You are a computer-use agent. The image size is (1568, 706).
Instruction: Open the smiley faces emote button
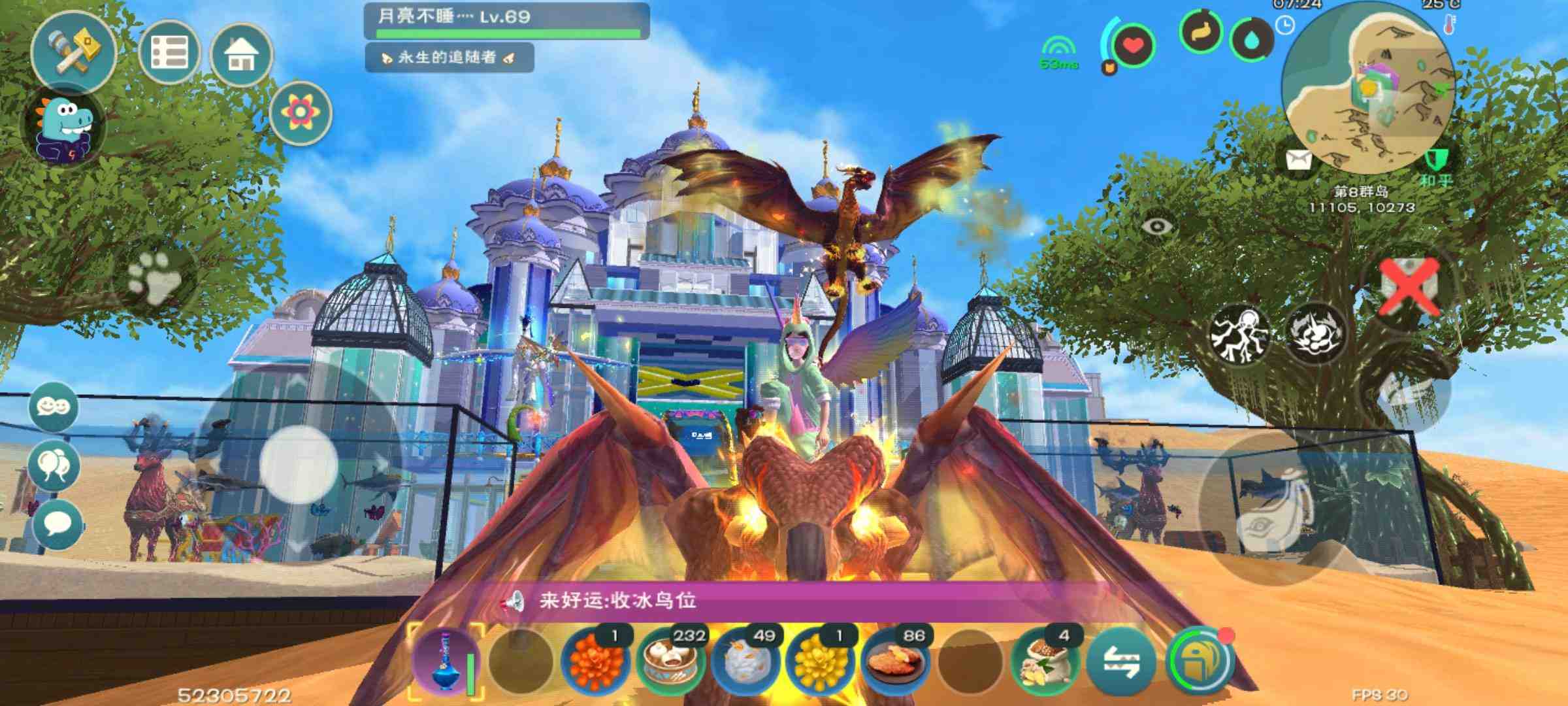pyautogui.click(x=54, y=407)
